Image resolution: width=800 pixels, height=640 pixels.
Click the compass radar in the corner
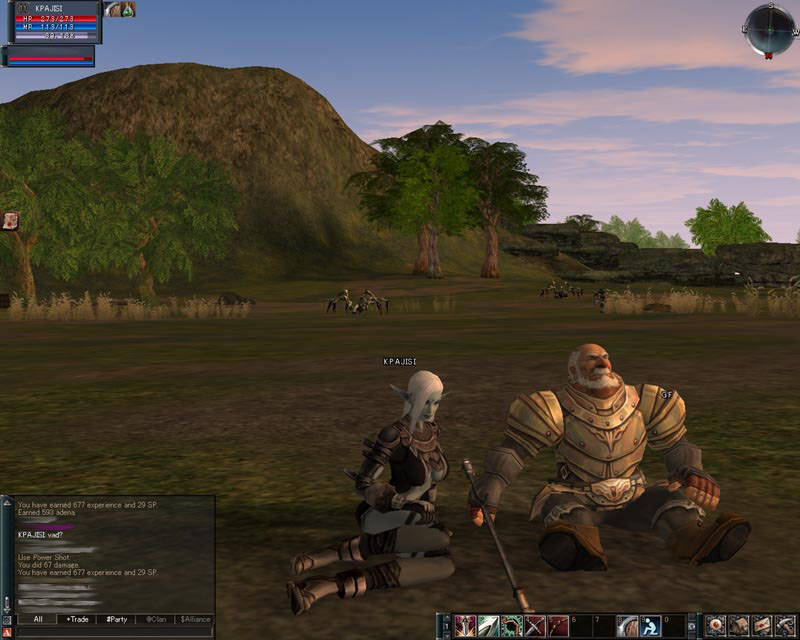(769, 29)
